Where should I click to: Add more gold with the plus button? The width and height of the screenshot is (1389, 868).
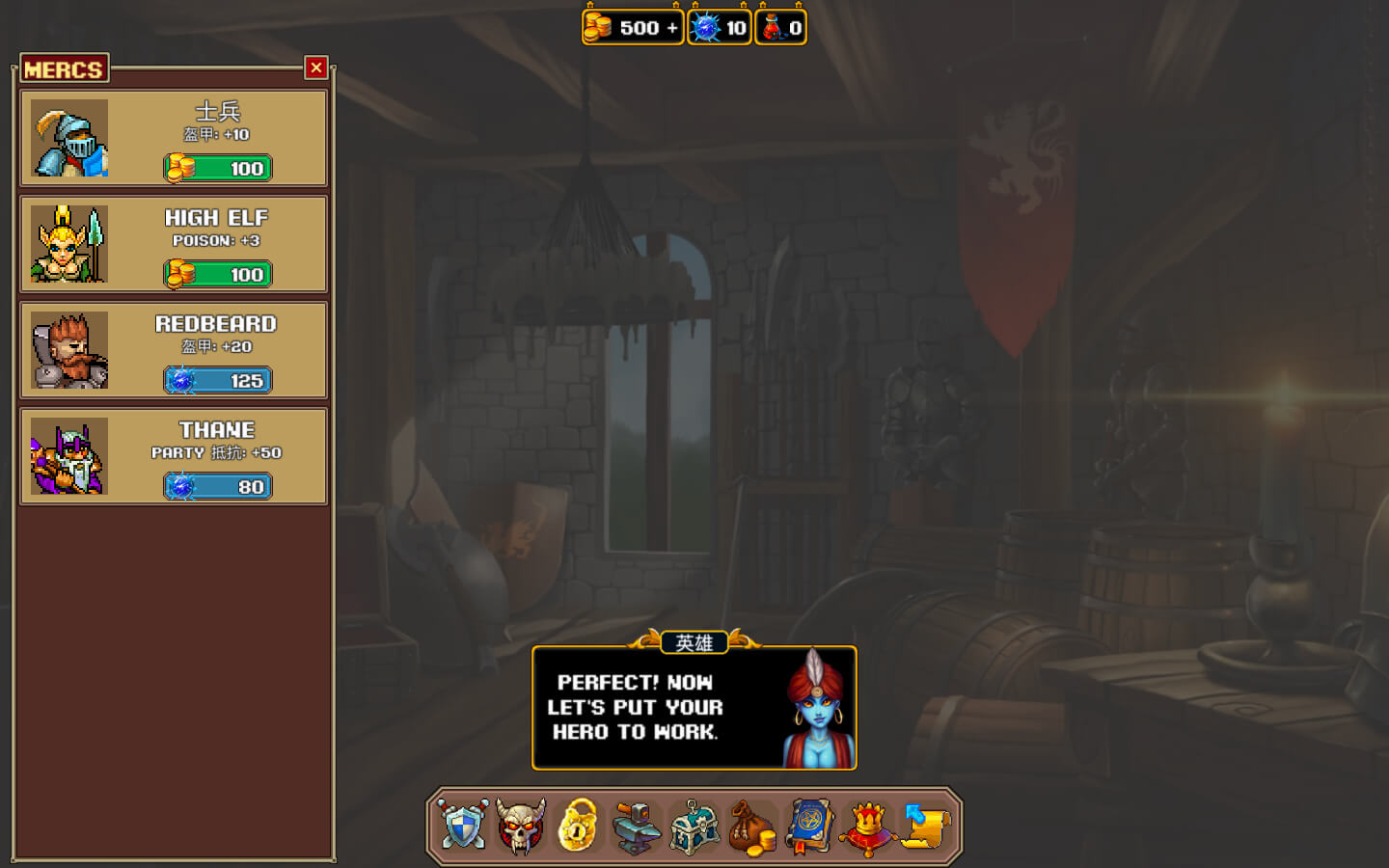pyautogui.click(x=672, y=28)
